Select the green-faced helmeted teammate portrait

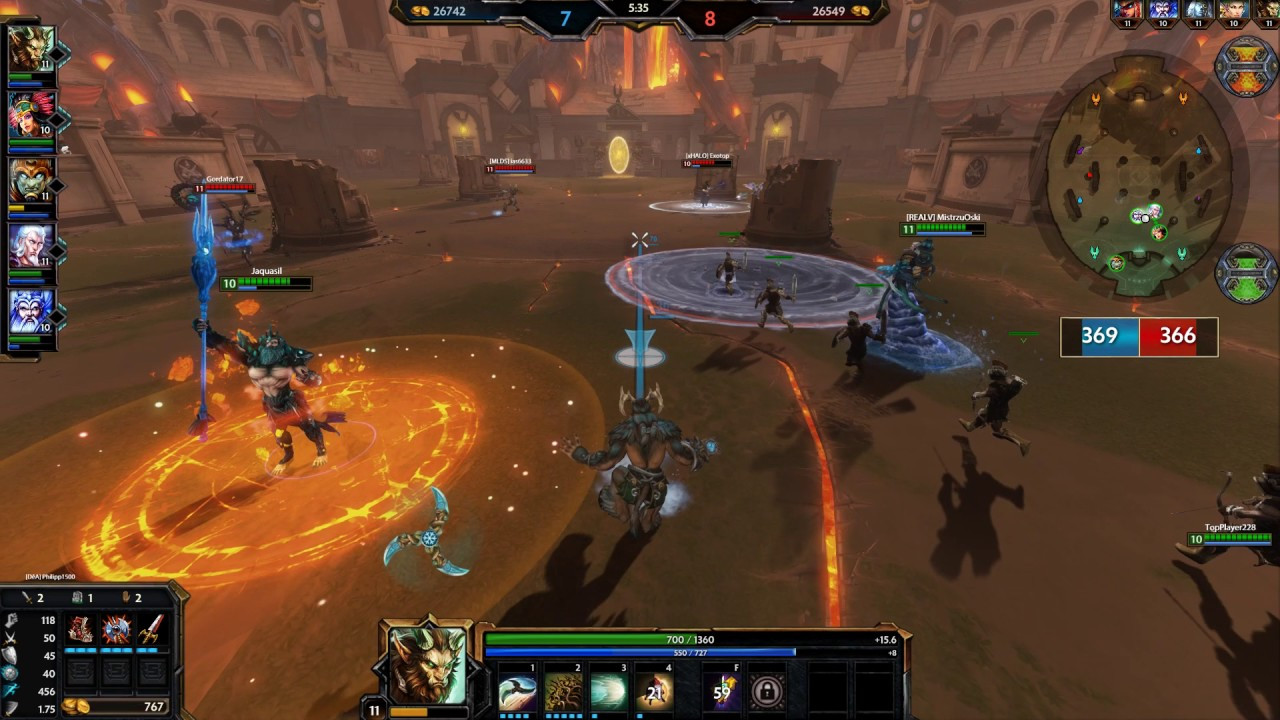[x=31, y=181]
